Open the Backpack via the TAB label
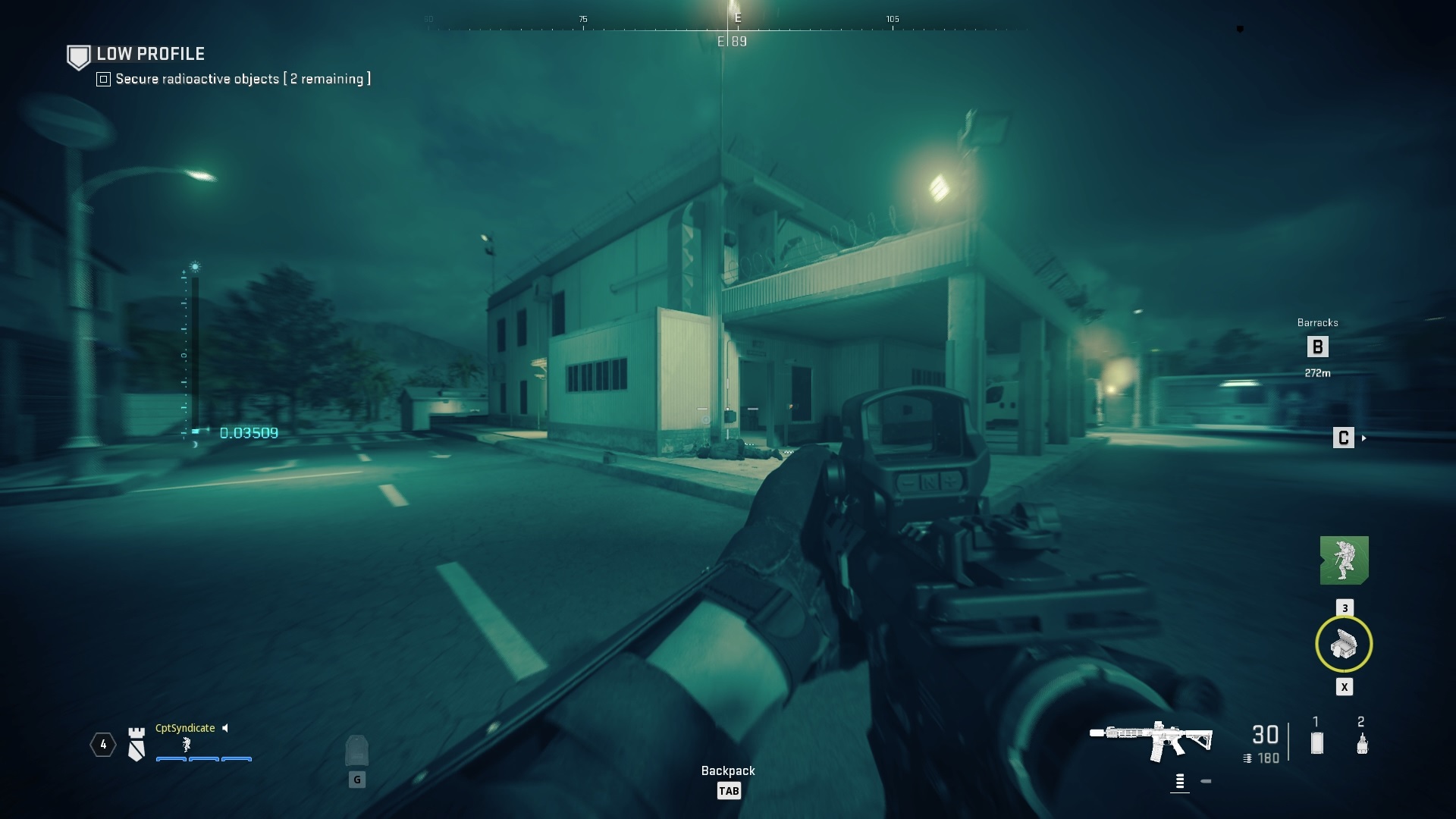Viewport: 1456px width, 819px height. pos(729,790)
